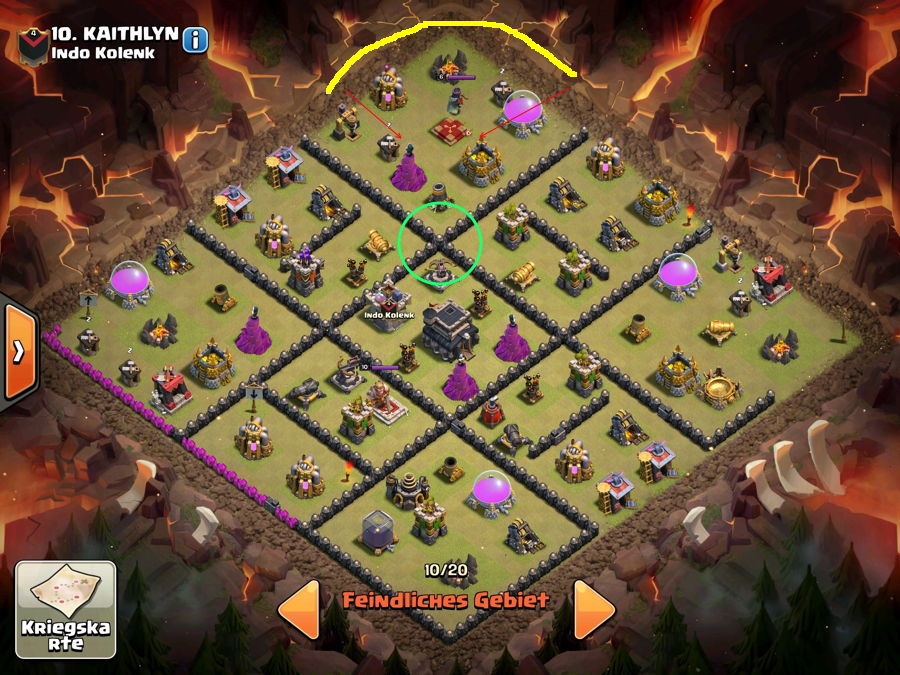Expand the orange side panel arrow
Viewport: 900px width, 675px height.
tap(18, 350)
